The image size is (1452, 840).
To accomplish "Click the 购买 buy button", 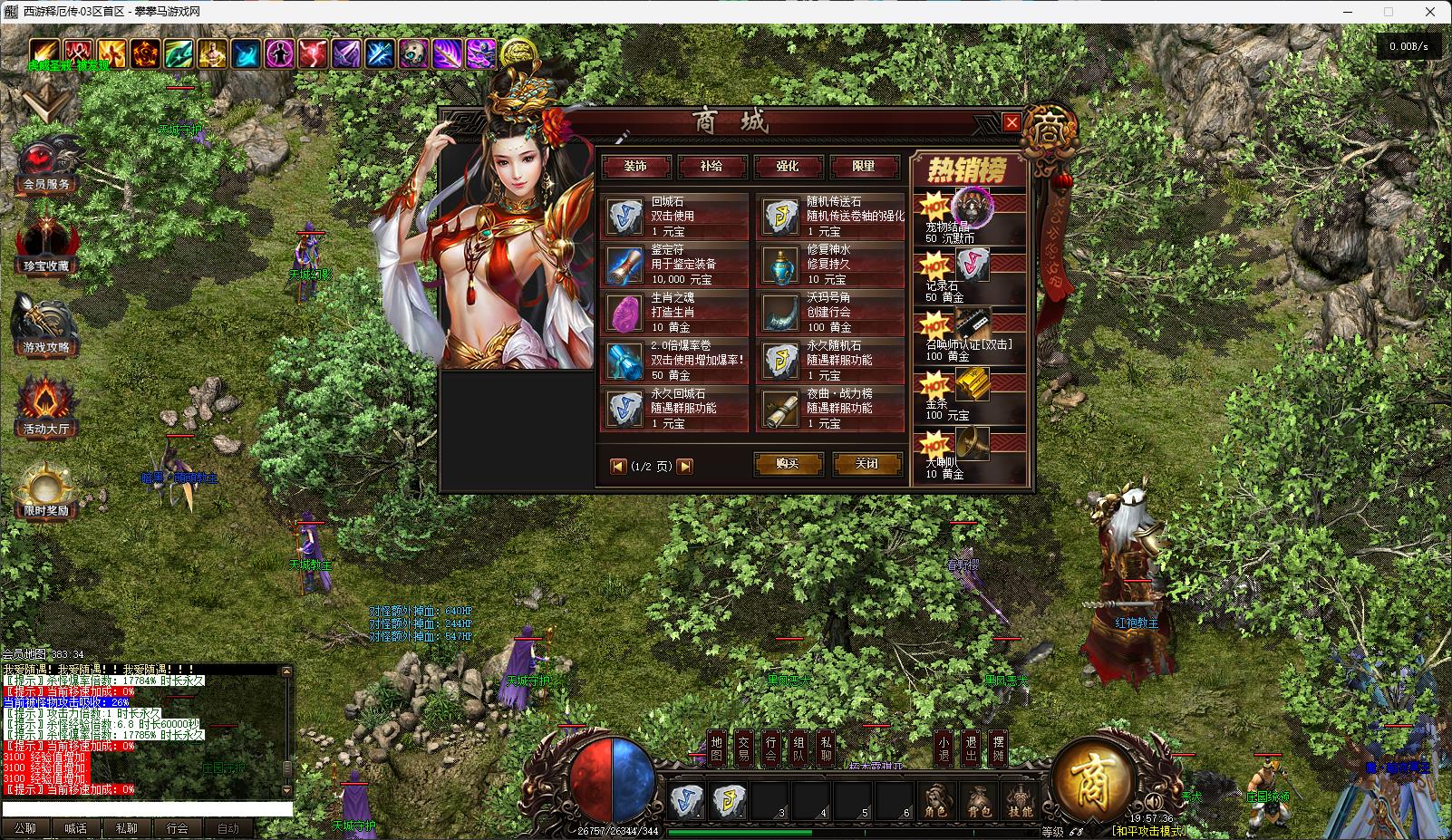I will click(x=788, y=464).
